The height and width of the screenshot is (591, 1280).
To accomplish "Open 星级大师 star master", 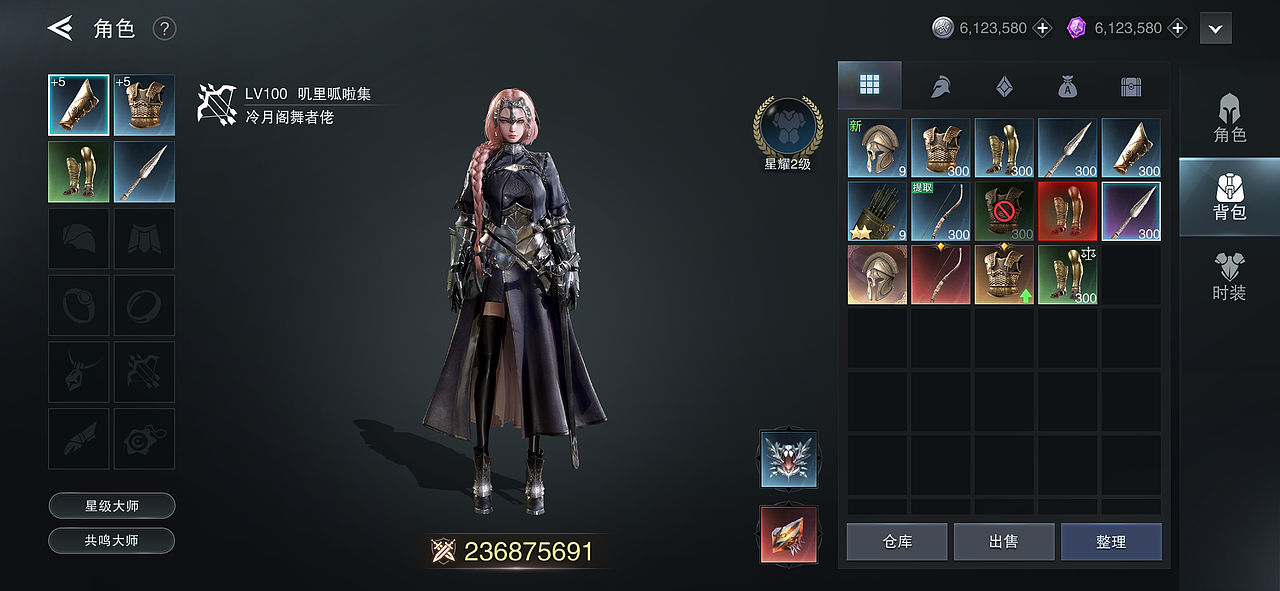I will (112, 506).
